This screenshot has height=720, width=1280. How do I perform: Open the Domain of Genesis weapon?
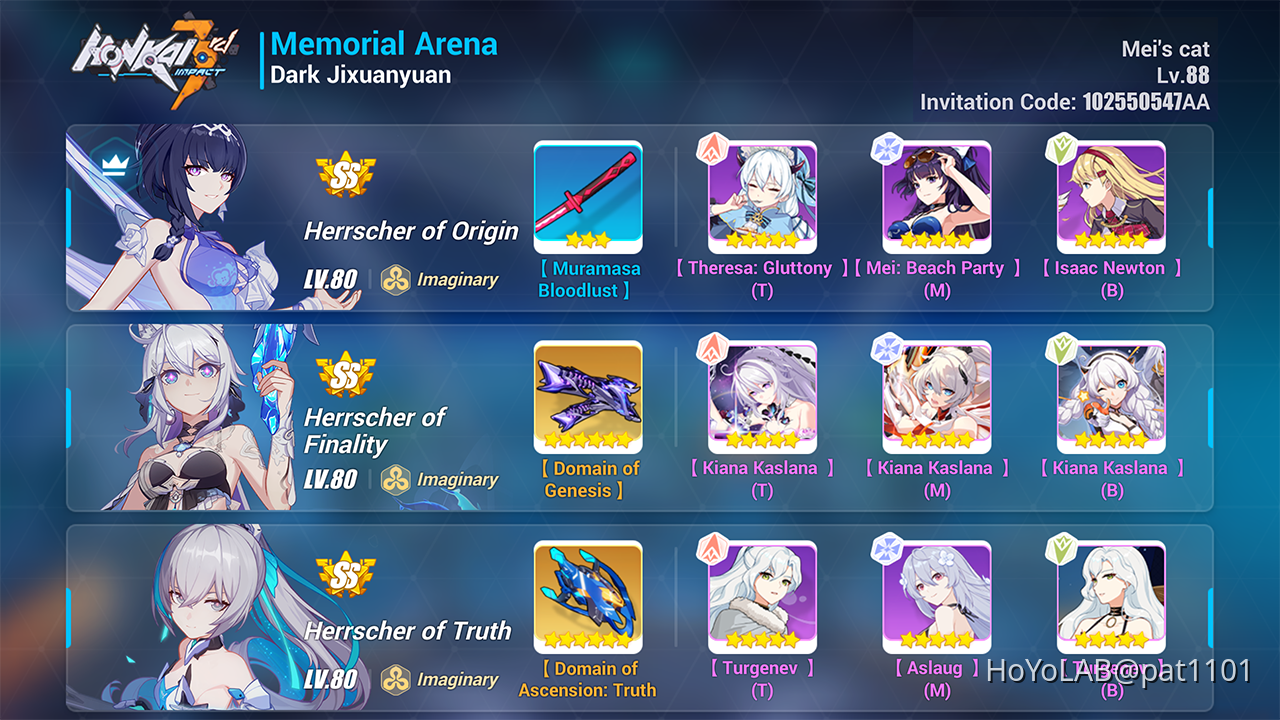[588, 397]
